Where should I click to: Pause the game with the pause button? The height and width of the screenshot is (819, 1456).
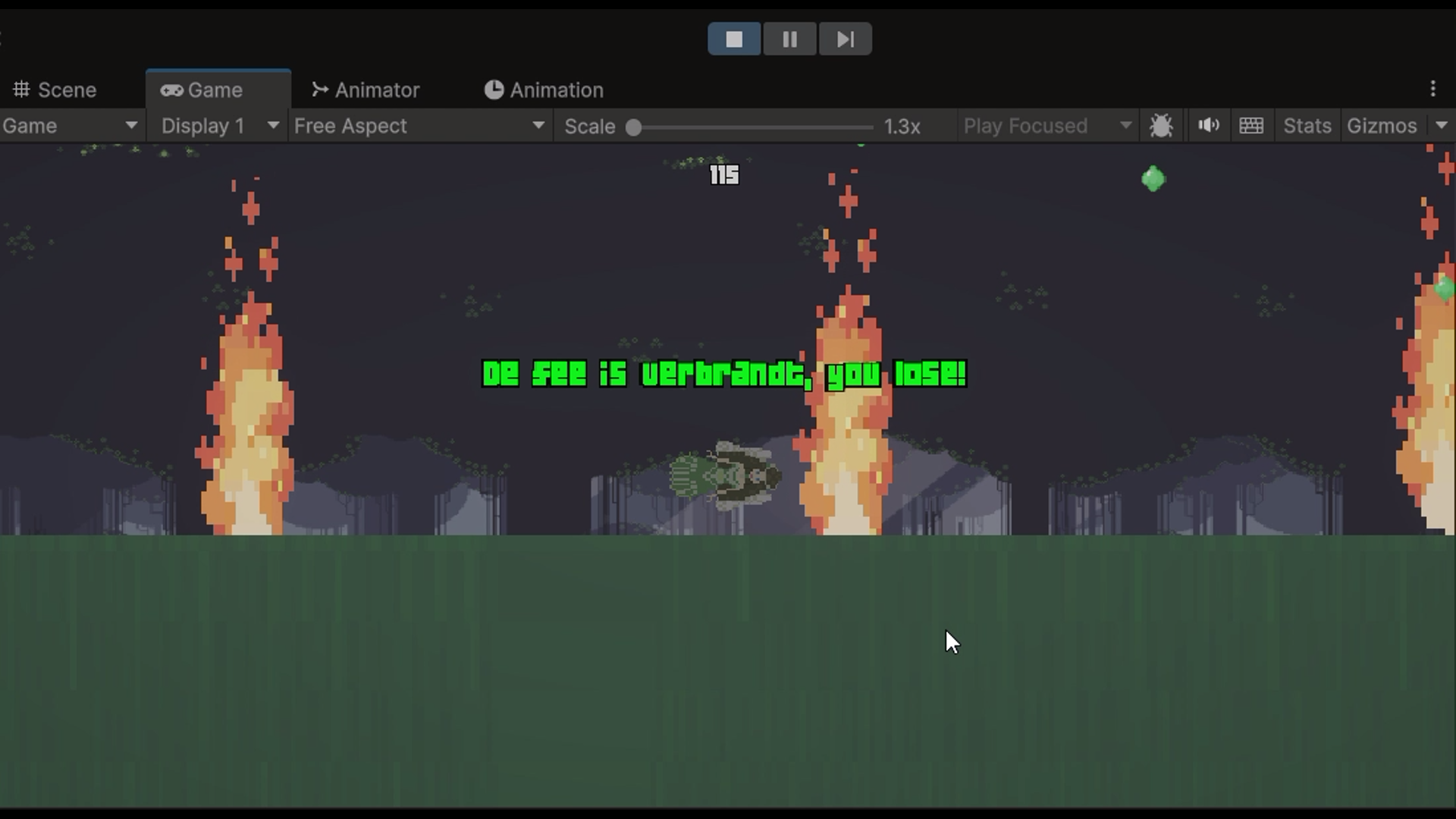pyautogui.click(x=789, y=39)
